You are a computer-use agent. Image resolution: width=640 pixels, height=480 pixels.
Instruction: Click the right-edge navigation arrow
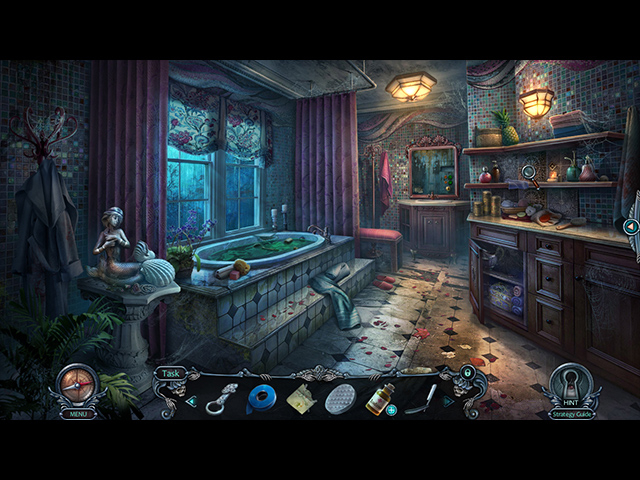coord(631,227)
